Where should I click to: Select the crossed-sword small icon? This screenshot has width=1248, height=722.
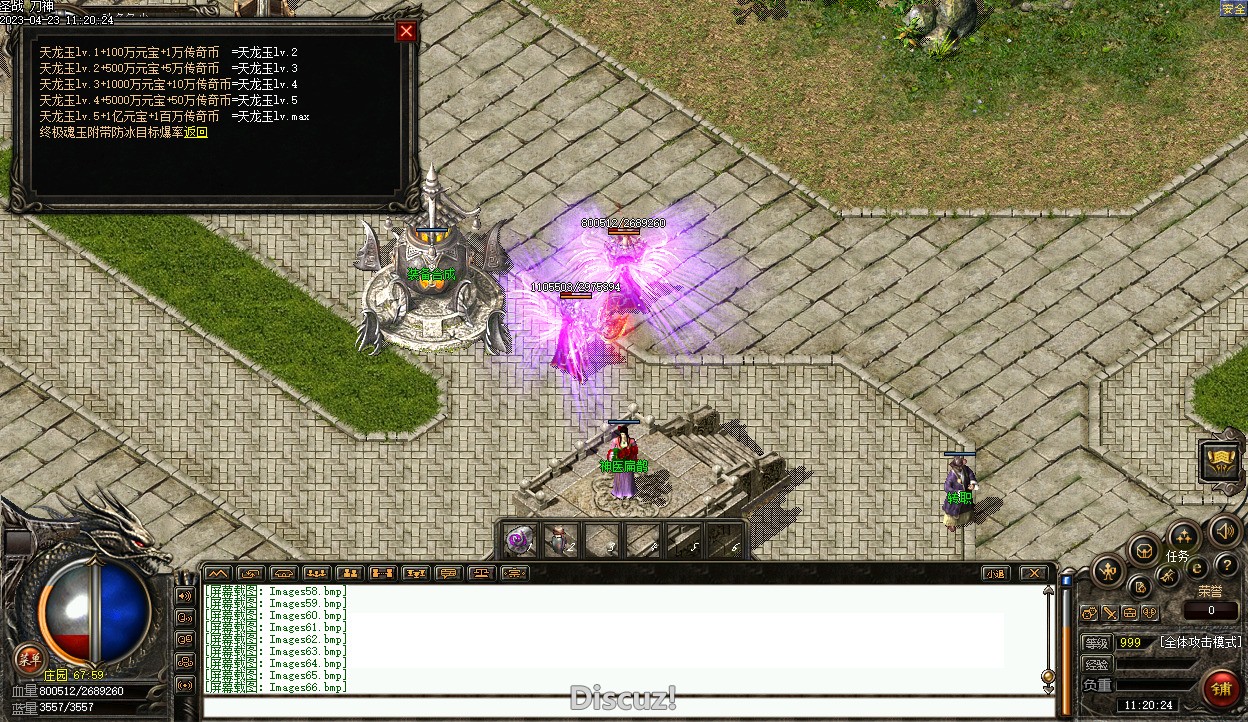[1167, 575]
